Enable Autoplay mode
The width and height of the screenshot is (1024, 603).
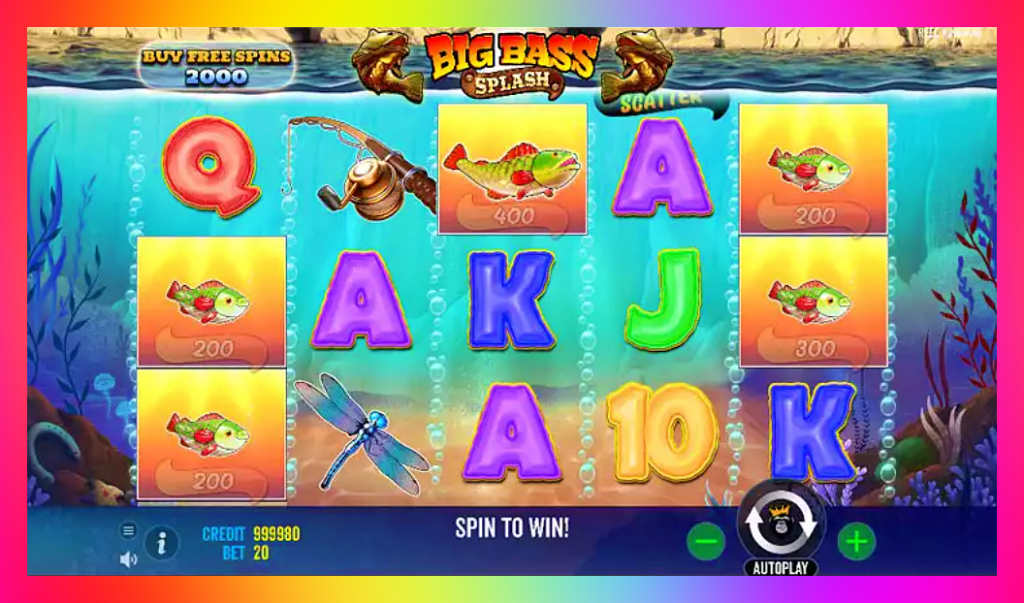click(x=780, y=567)
